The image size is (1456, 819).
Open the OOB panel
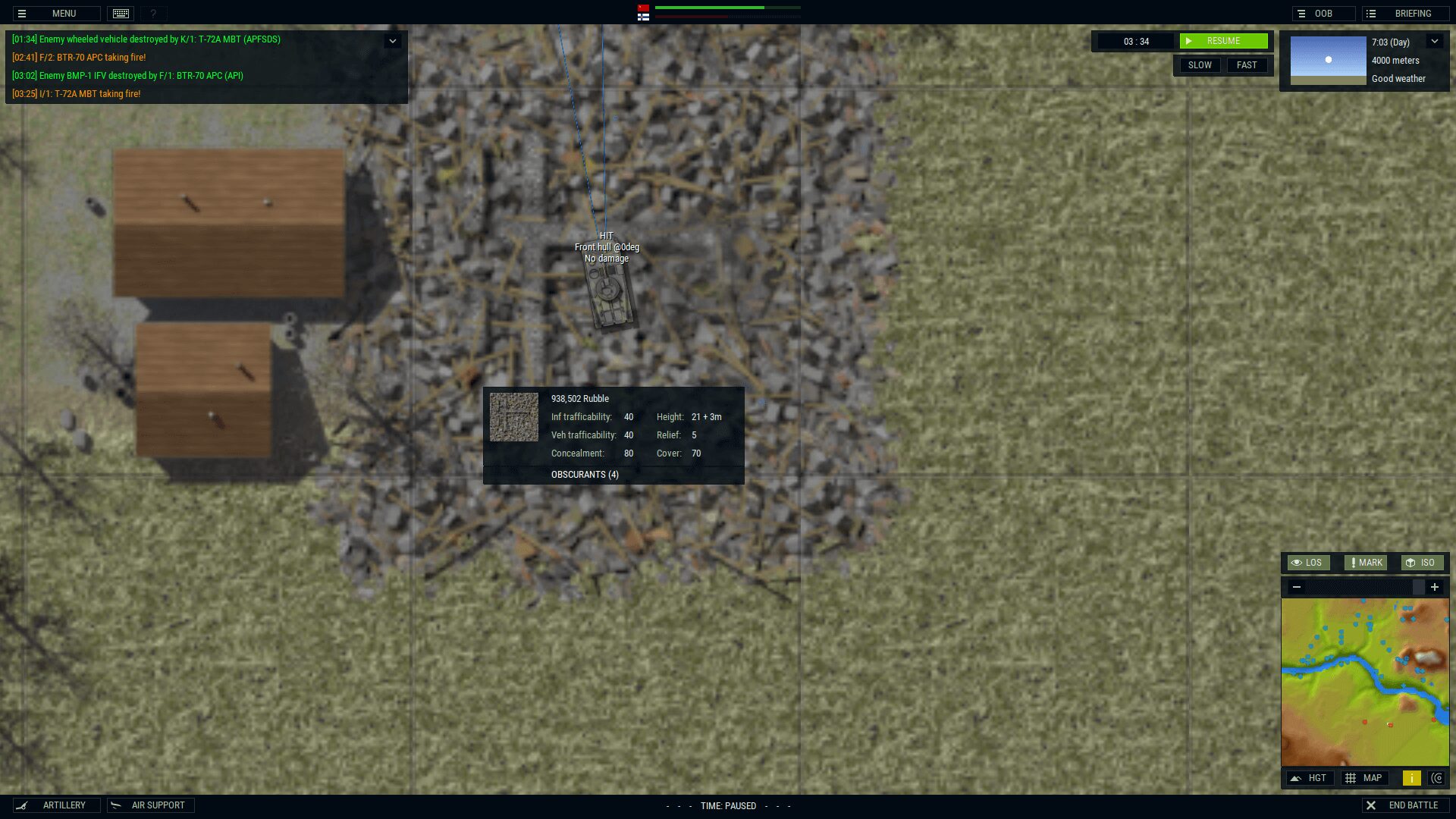pos(1323,14)
